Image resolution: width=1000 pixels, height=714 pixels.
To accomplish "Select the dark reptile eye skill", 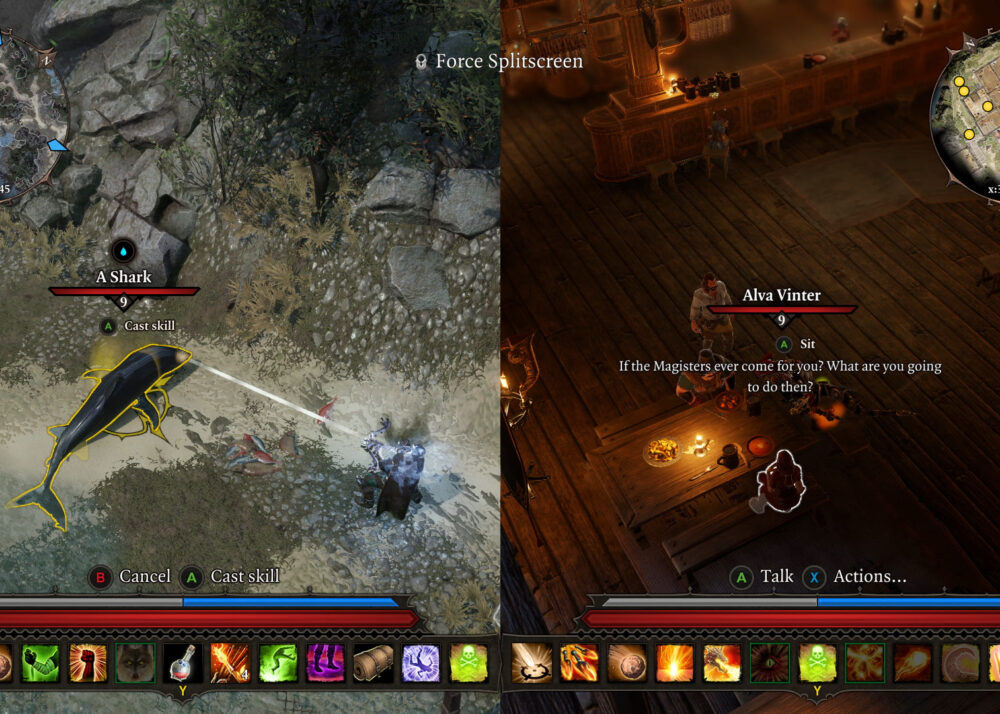I will click(x=770, y=662).
